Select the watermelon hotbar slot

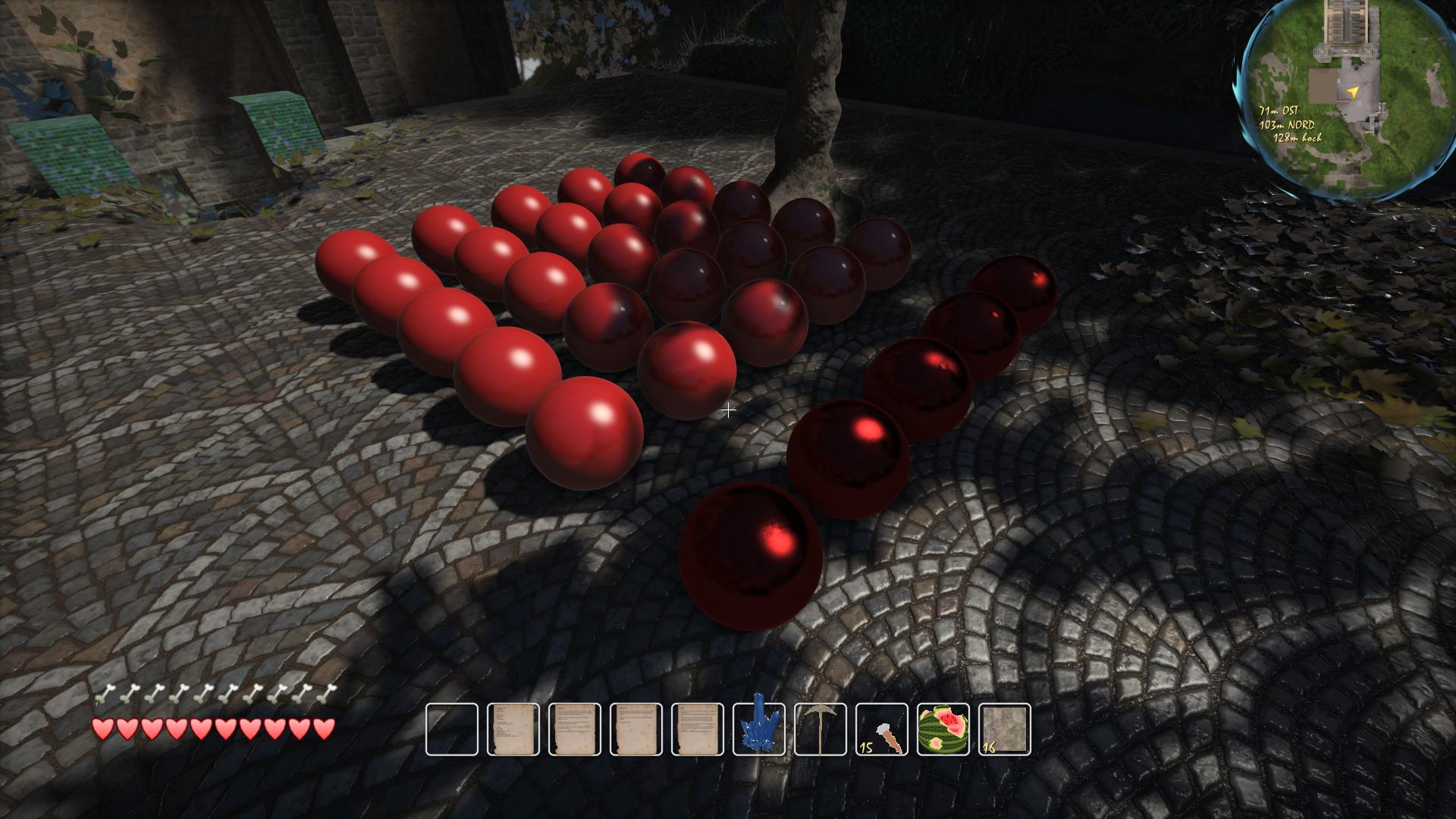943,729
